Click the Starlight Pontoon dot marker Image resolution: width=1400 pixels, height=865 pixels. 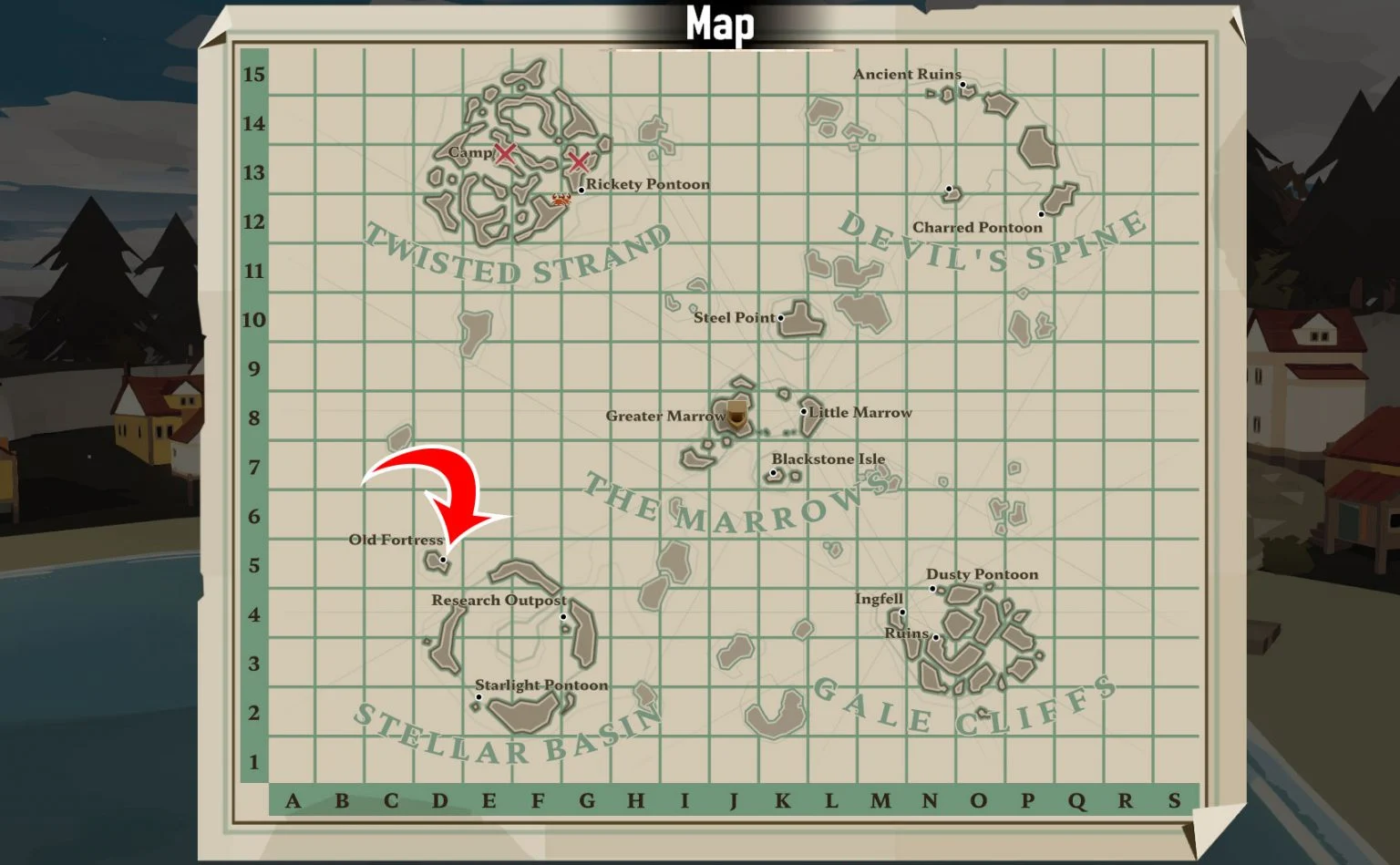(x=477, y=696)
